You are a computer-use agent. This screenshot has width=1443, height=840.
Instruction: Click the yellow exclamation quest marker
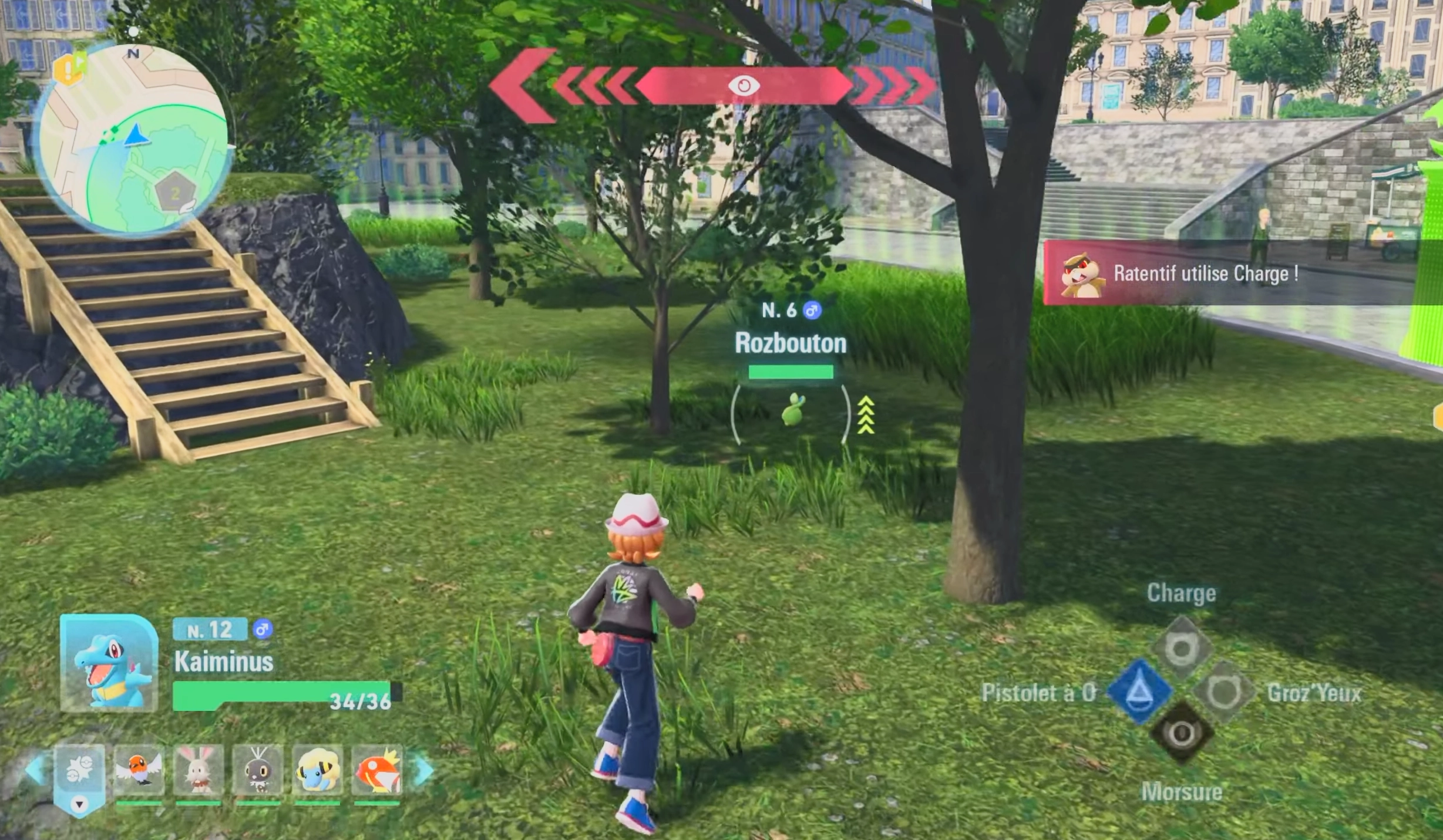click(69, 69)
